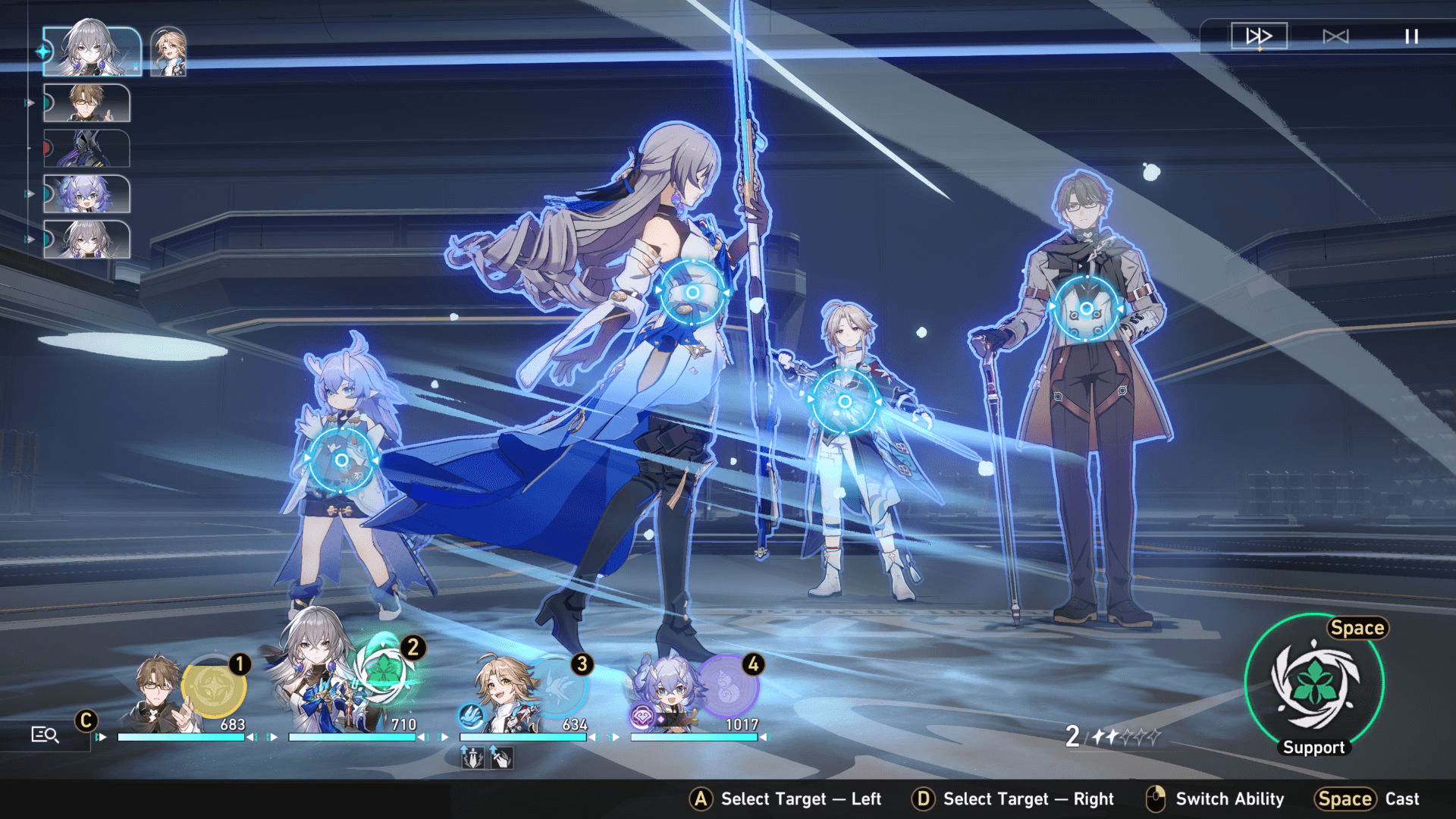Activate the purple ultimate numbered 4

[x=726, y=688]
